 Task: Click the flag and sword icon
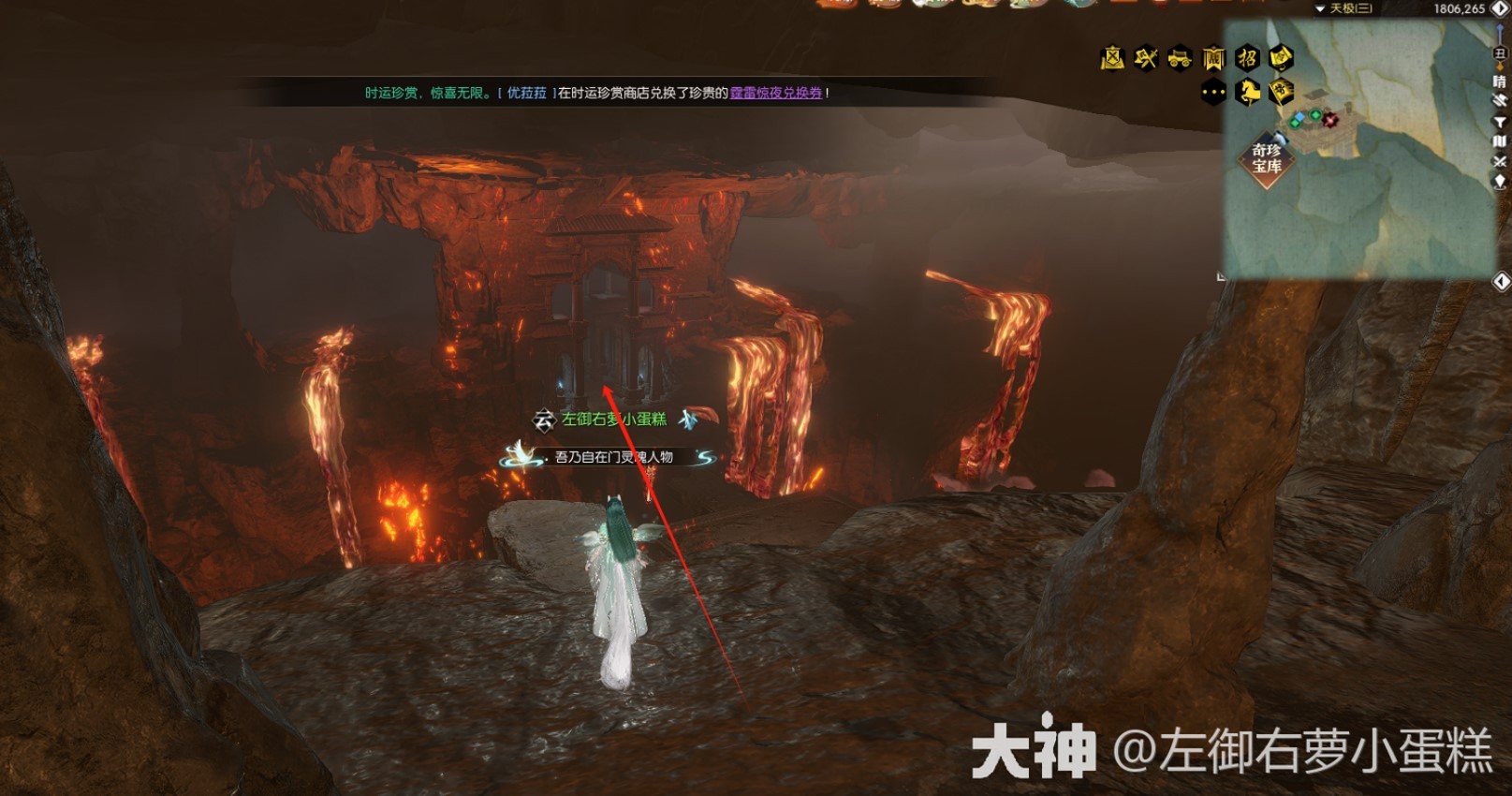click(1146, 59)
